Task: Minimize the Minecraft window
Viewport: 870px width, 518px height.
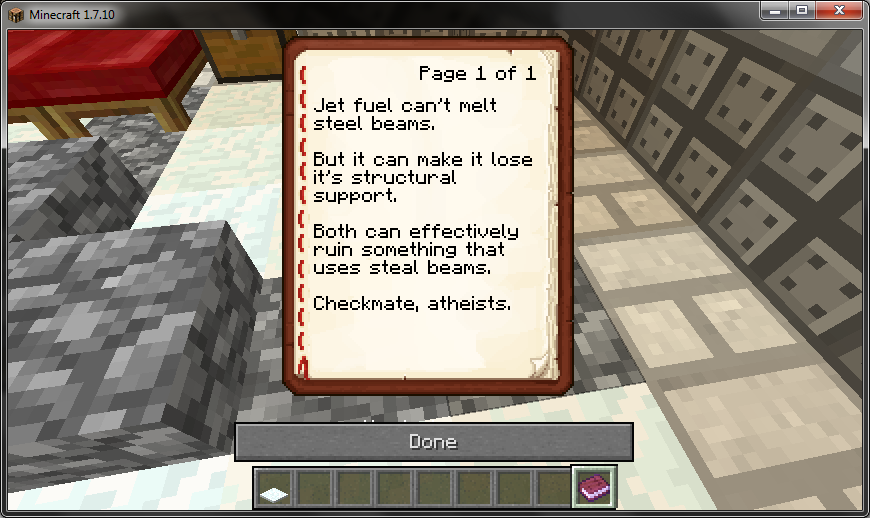Action: point(775,10)
